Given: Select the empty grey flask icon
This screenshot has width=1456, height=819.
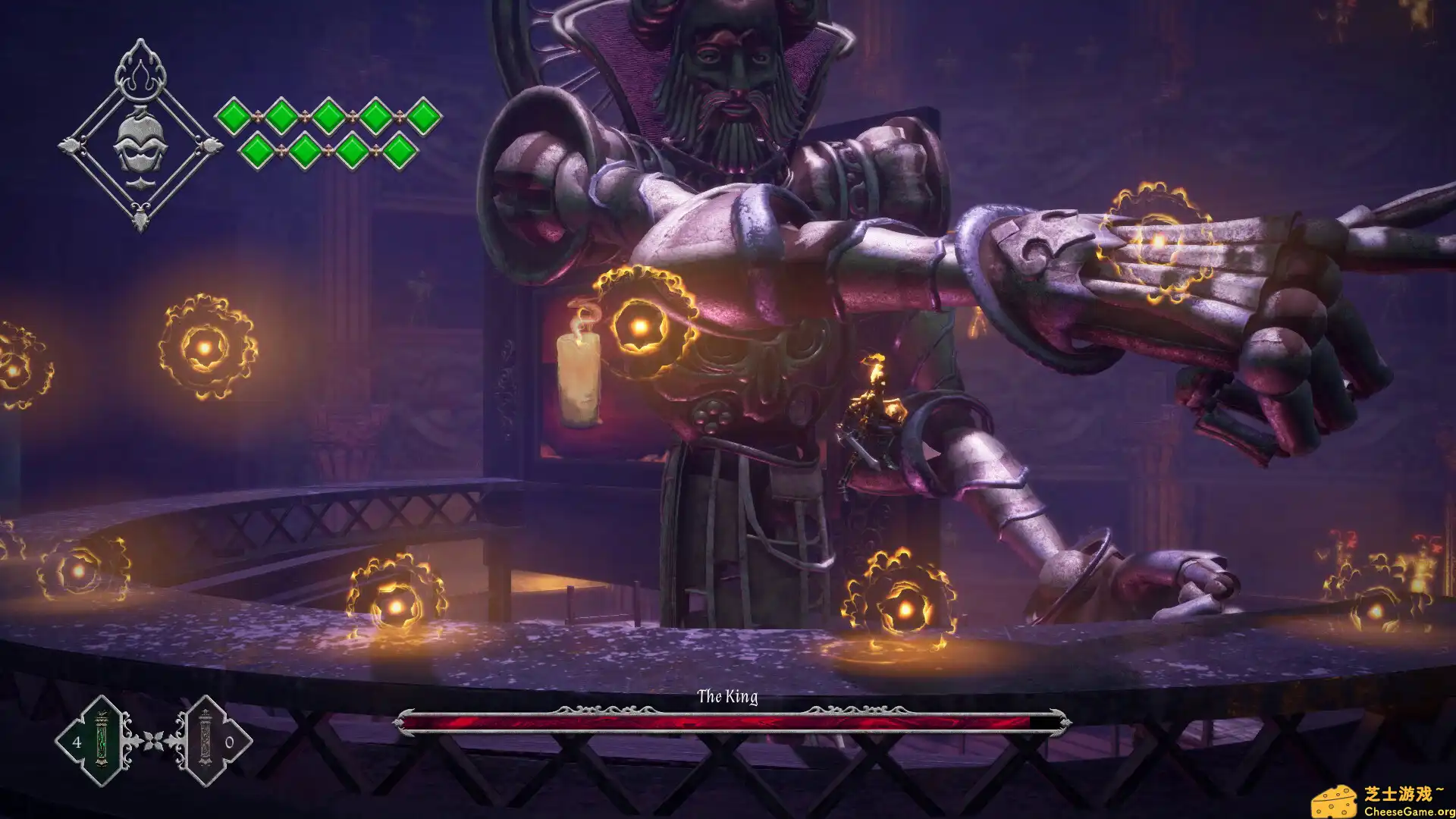Looking at the screenshot, I should coord(206,737).
